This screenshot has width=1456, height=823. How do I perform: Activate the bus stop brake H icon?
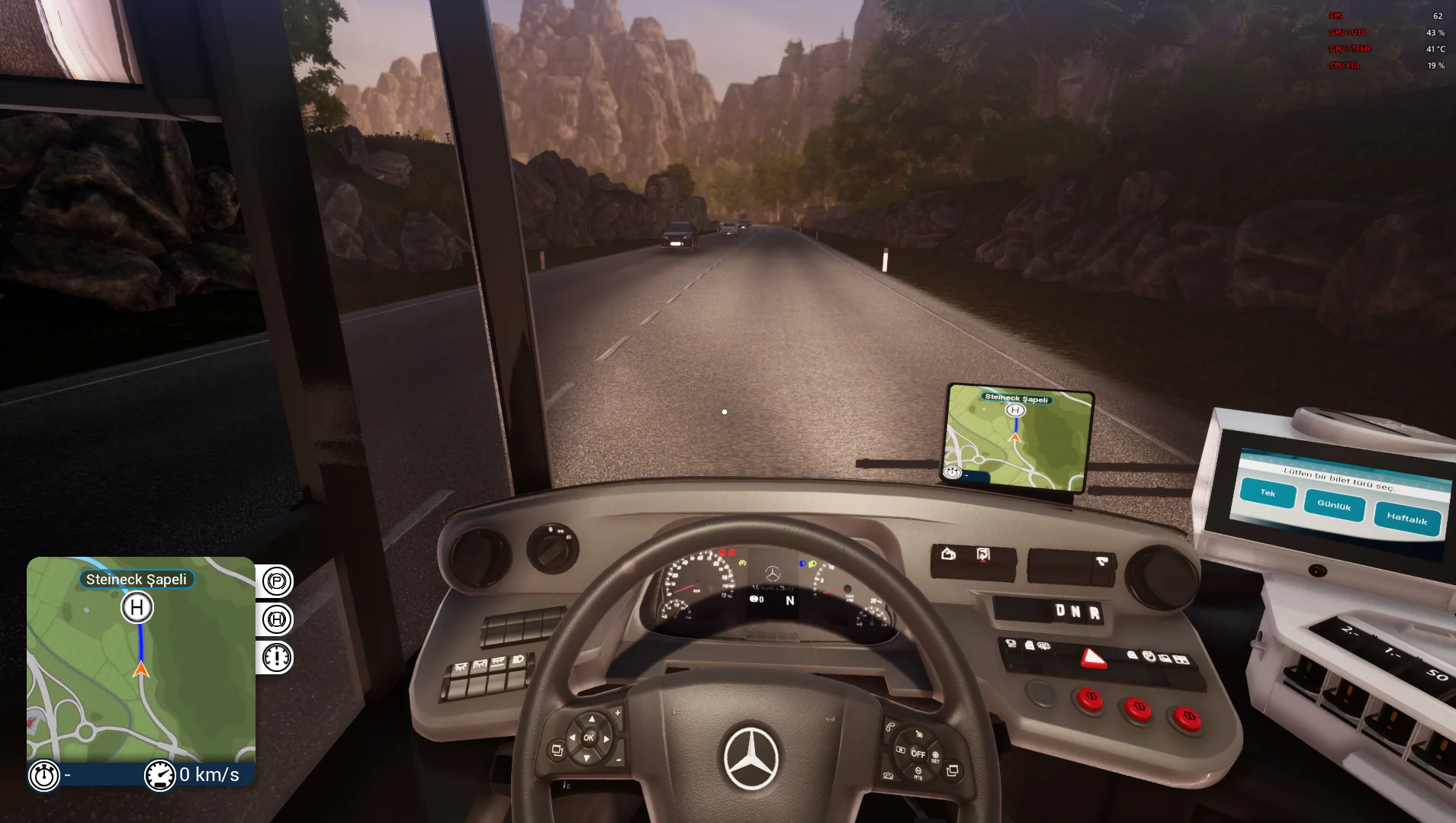pyautogui.click(x=277, y=619)
